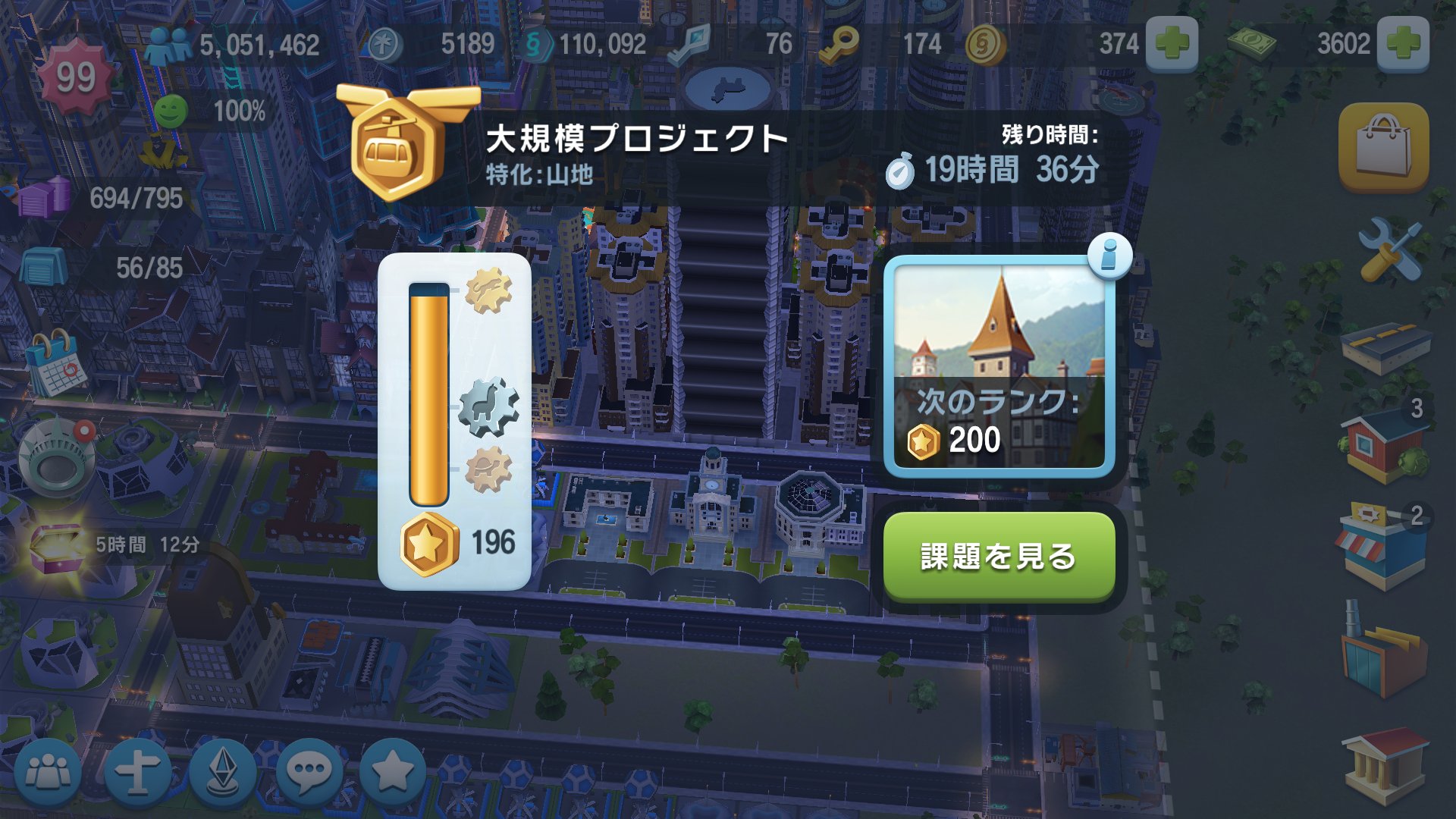Screen dimensions: 1456x819
Task: Tap the green happiness face at 100%
Action: [x=173, y=112]
